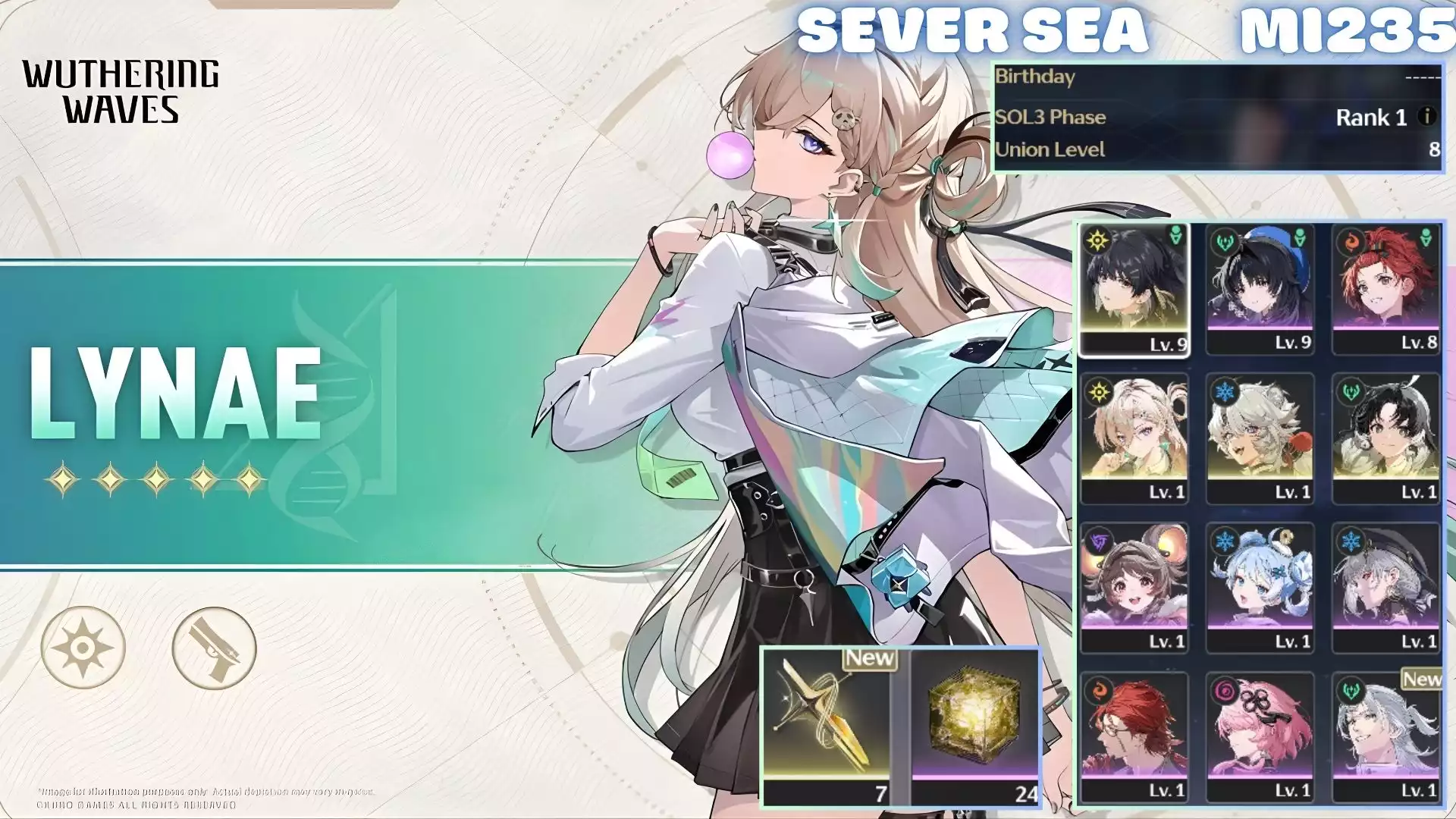Screen dimensions: 1456x819
Task: Open the red-haired Lv.1 character portrait
Action: (x=1134, y=732)
